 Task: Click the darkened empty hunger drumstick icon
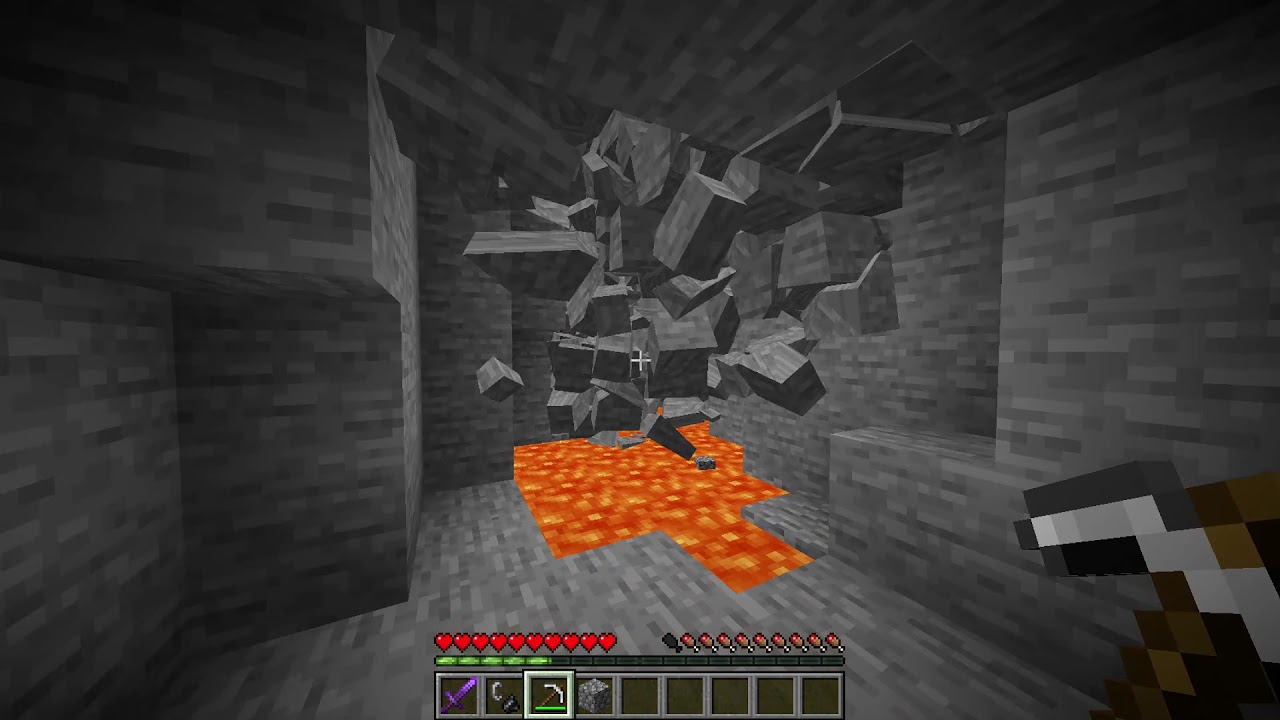(669, 640)
